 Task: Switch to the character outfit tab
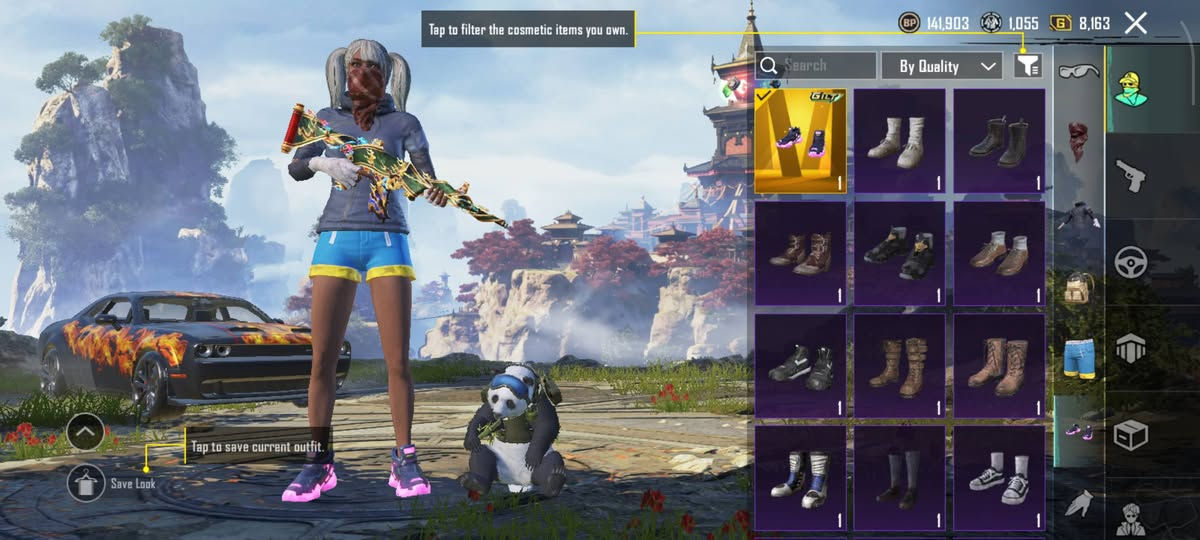[x=1131, y=88]
